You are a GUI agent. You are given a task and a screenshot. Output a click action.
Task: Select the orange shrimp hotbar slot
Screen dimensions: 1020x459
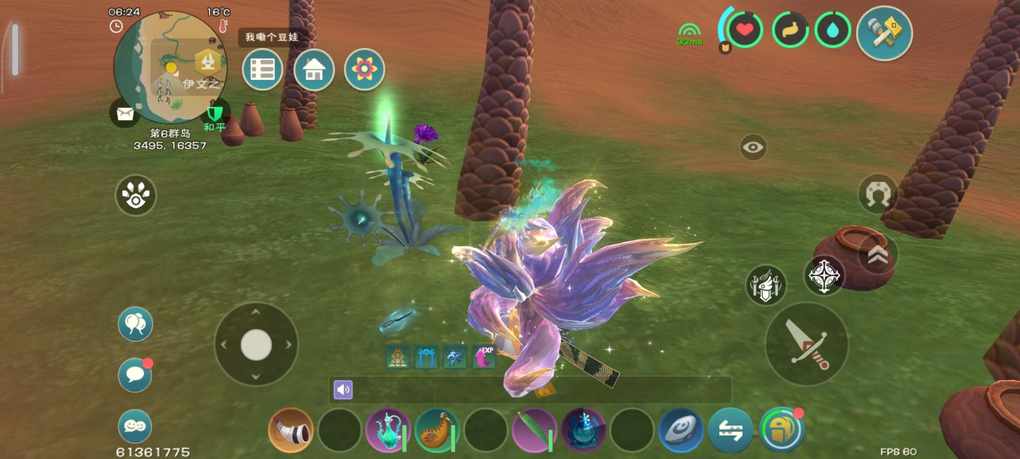point(436,431)
